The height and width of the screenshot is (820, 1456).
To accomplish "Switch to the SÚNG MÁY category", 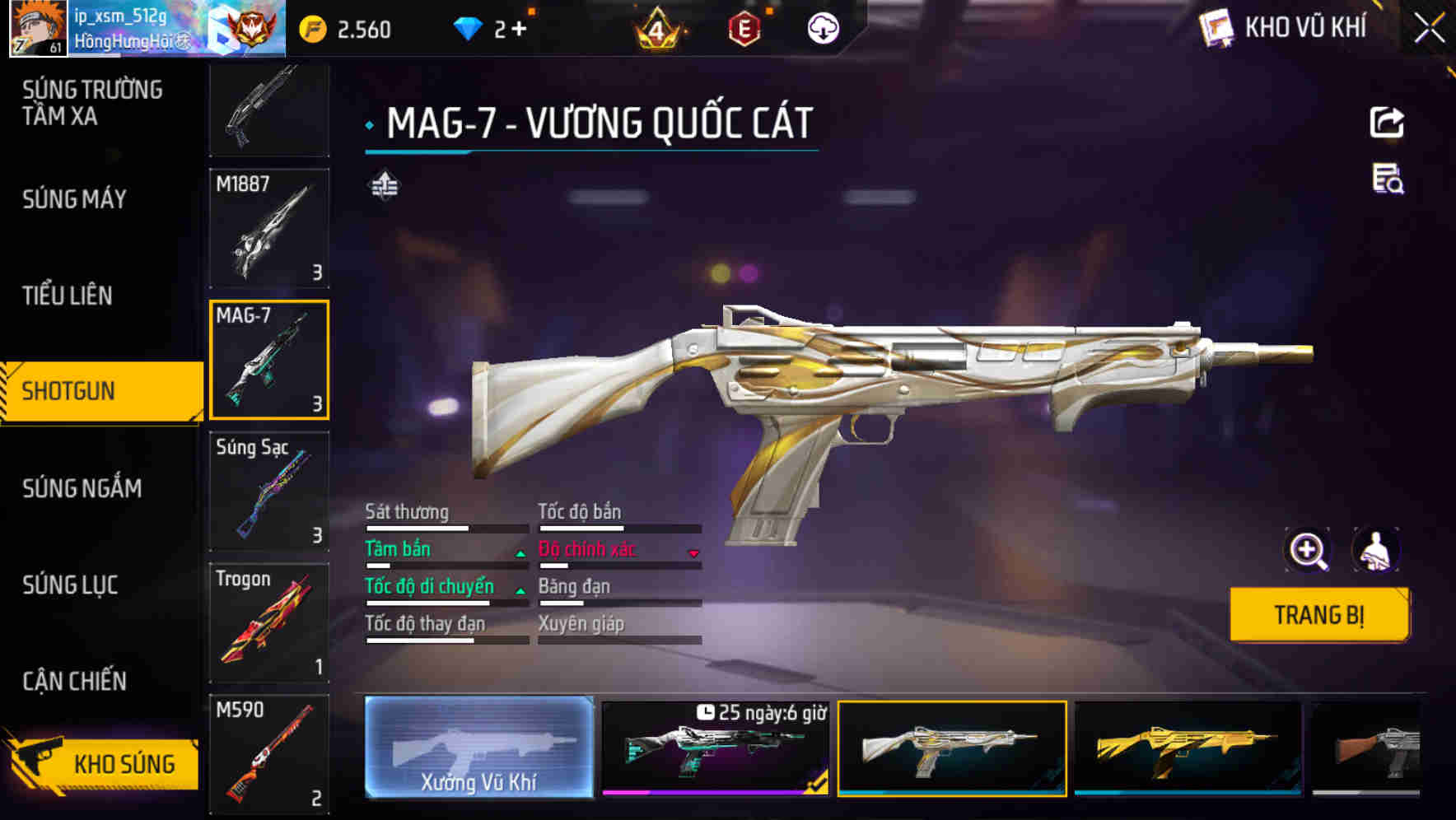I will pyautogui.click(x=74, y=199).
